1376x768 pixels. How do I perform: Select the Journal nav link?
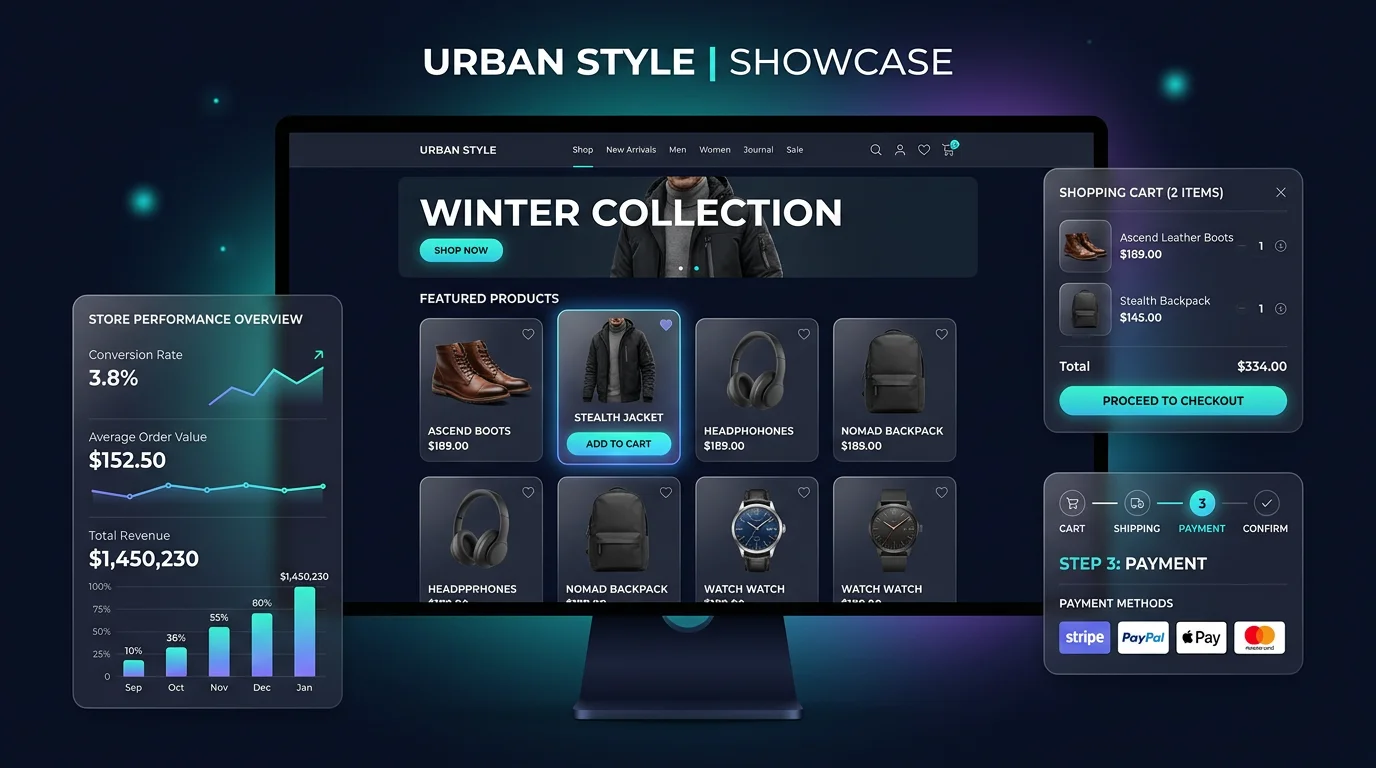click(758, 150)
